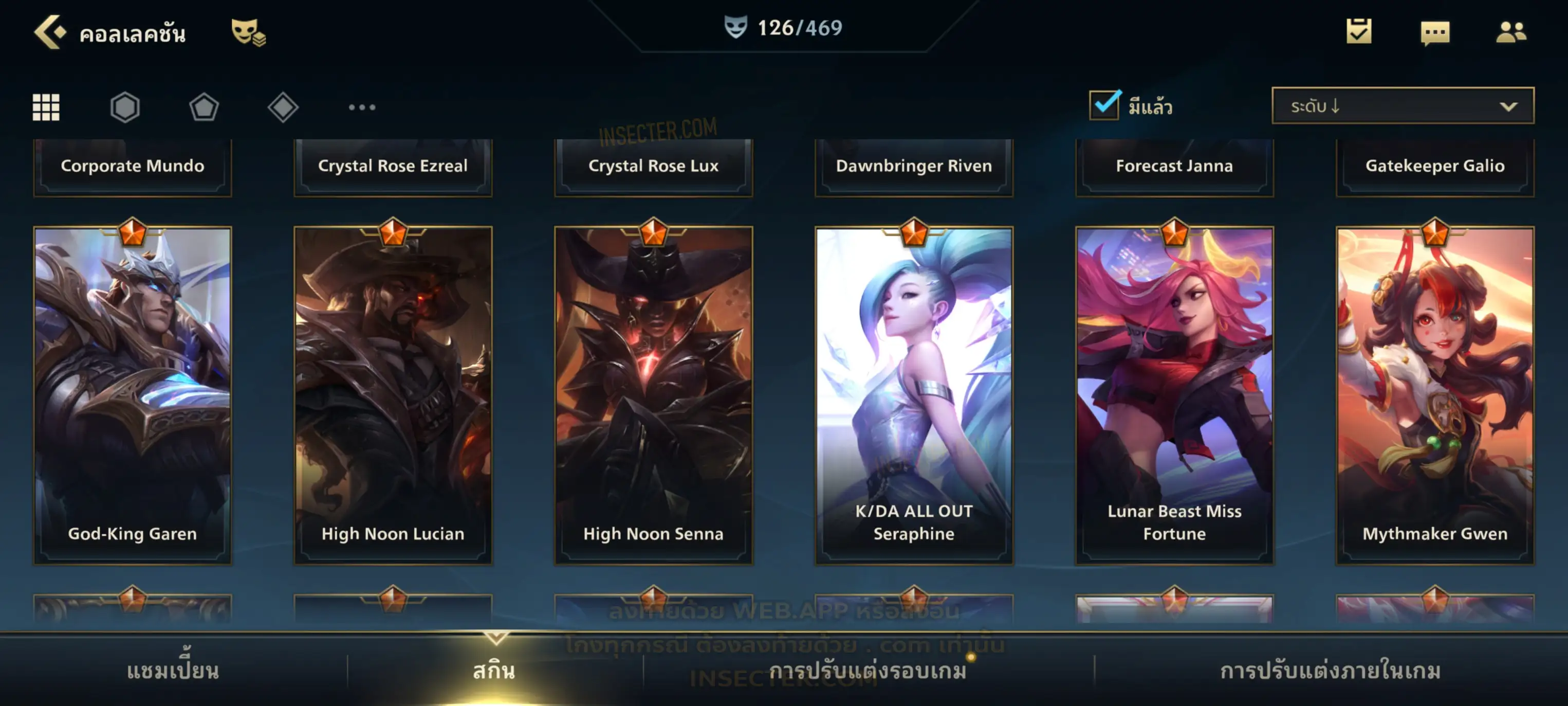Open the ระดับ sort dropdown
This screenshot has height=706, width=1568.
[1403, 106]
